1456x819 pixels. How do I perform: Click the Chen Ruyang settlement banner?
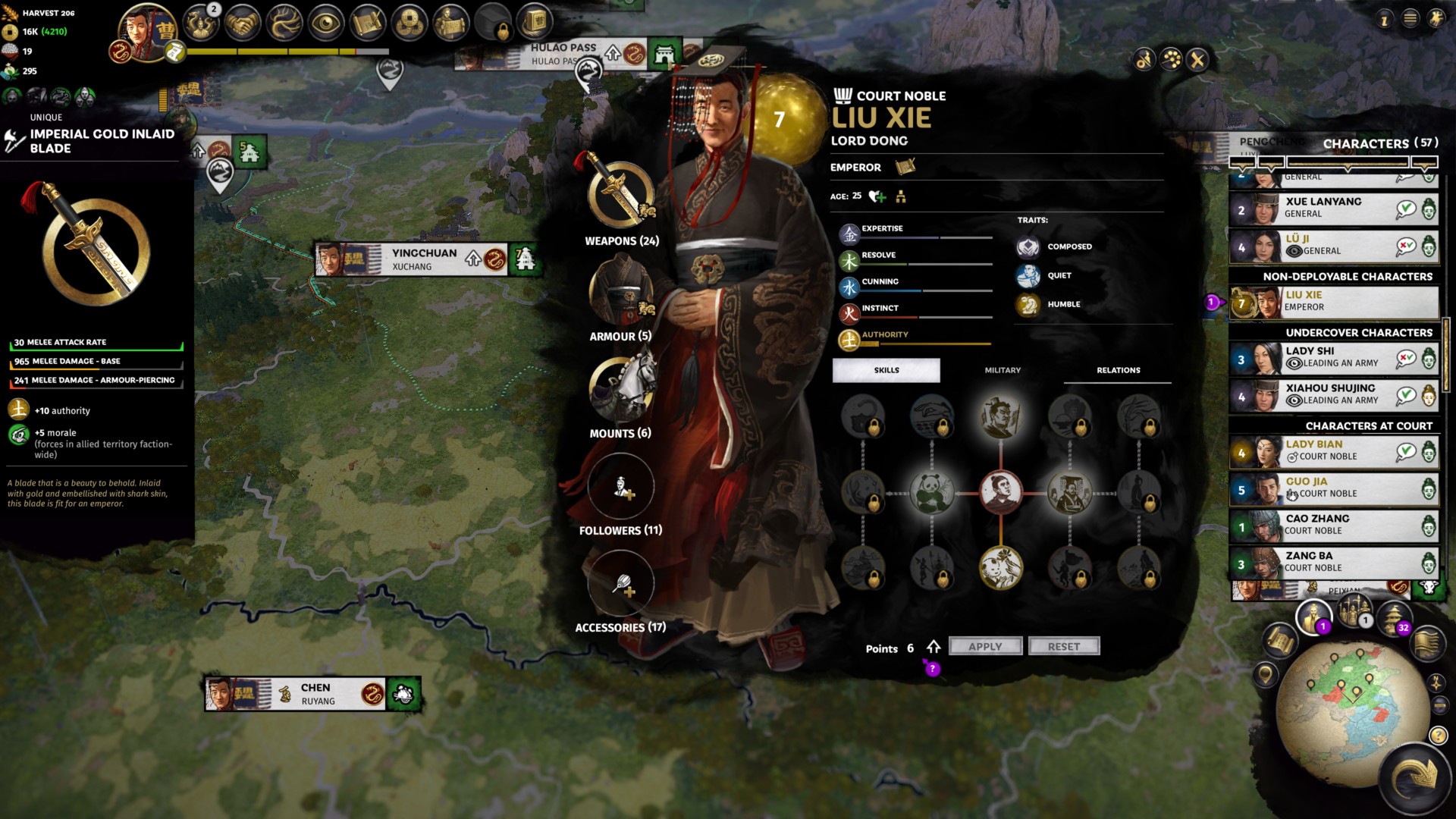click(315, 694)
